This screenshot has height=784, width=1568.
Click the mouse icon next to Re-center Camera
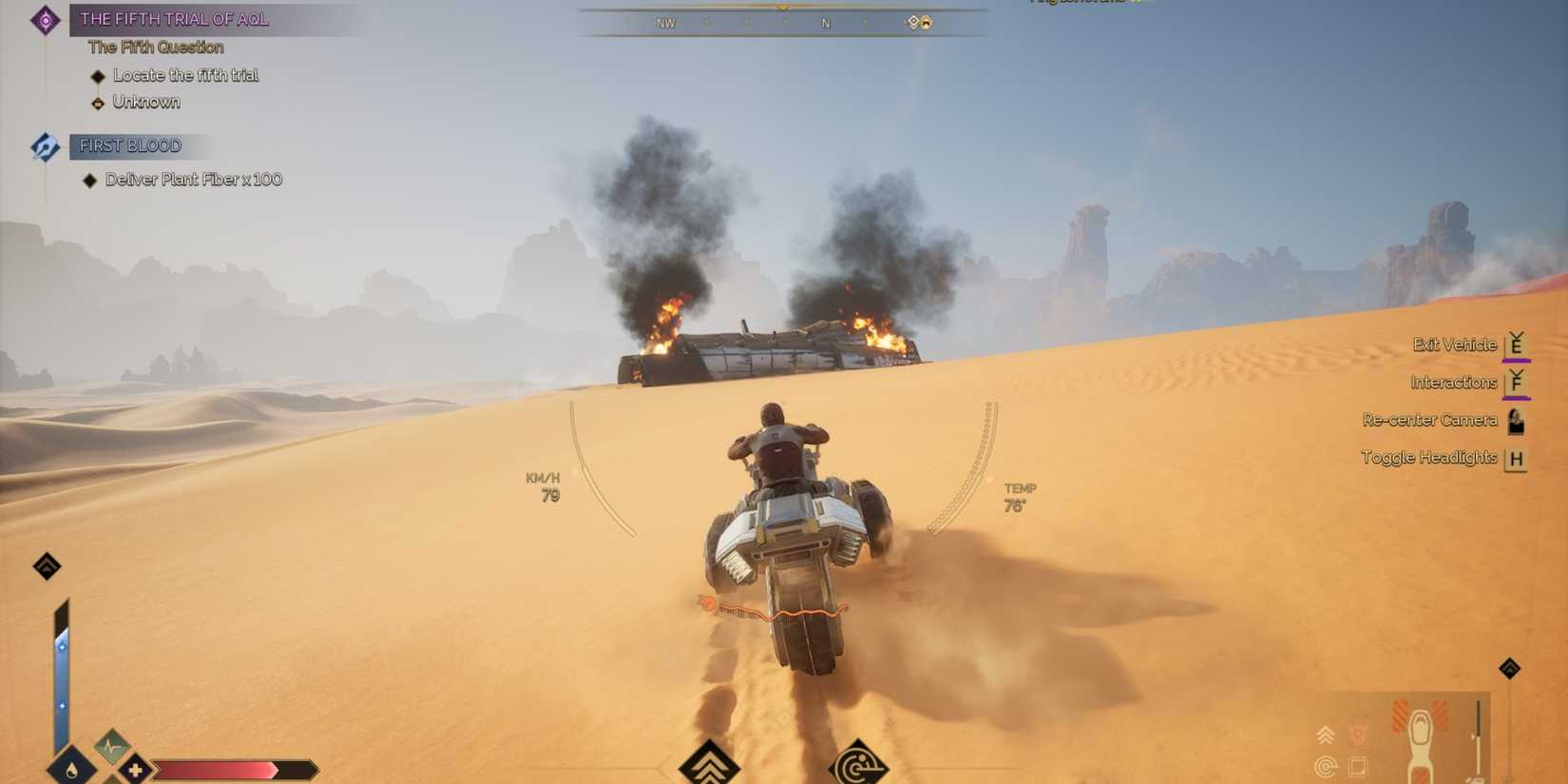click(1515, 420)
